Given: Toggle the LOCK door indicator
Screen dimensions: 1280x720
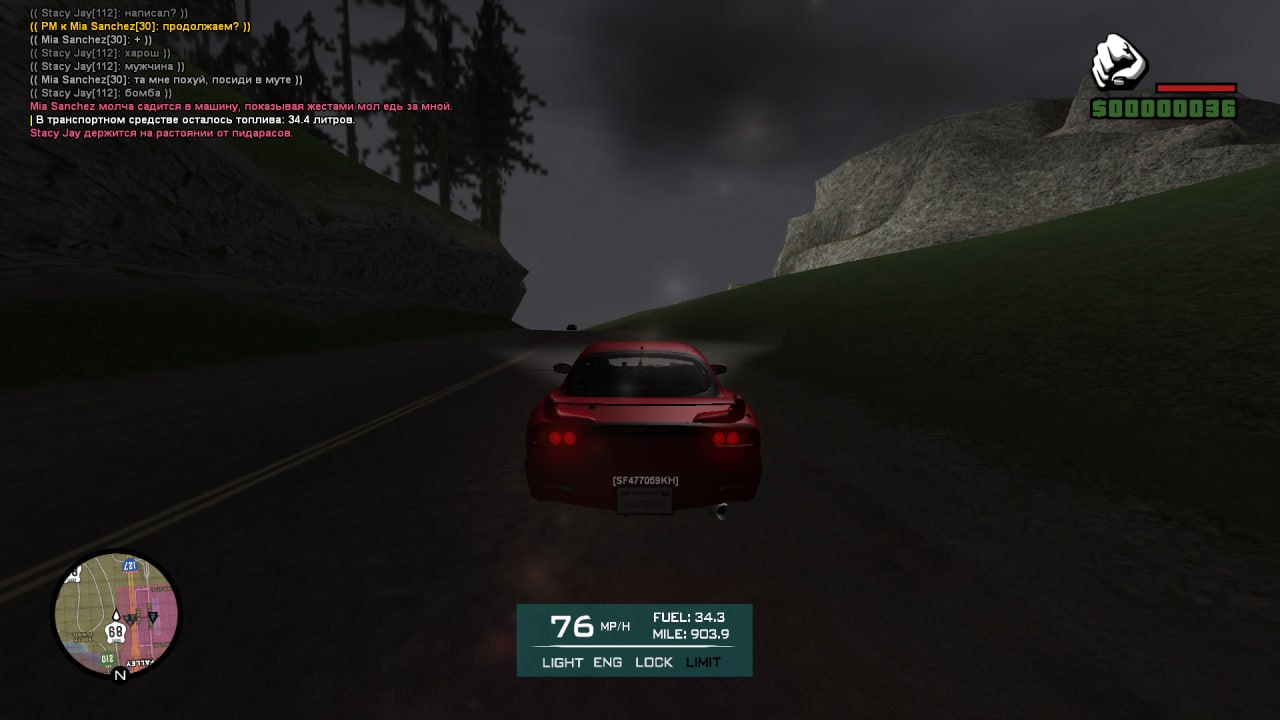Looking at the screenshot, I should coord(654,662).
